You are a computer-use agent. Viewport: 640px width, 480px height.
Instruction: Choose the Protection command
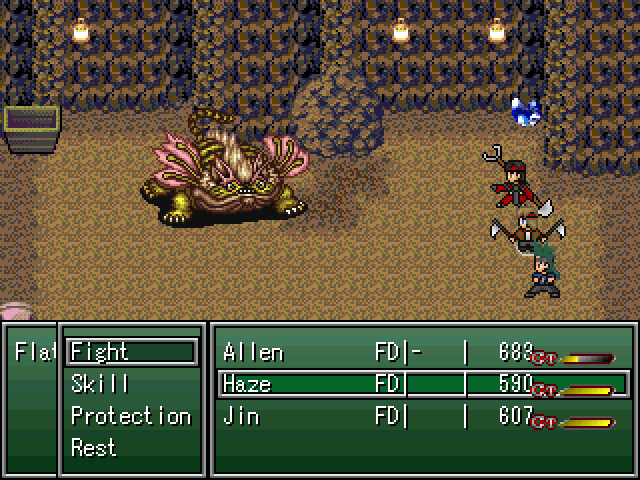(130, 416)
